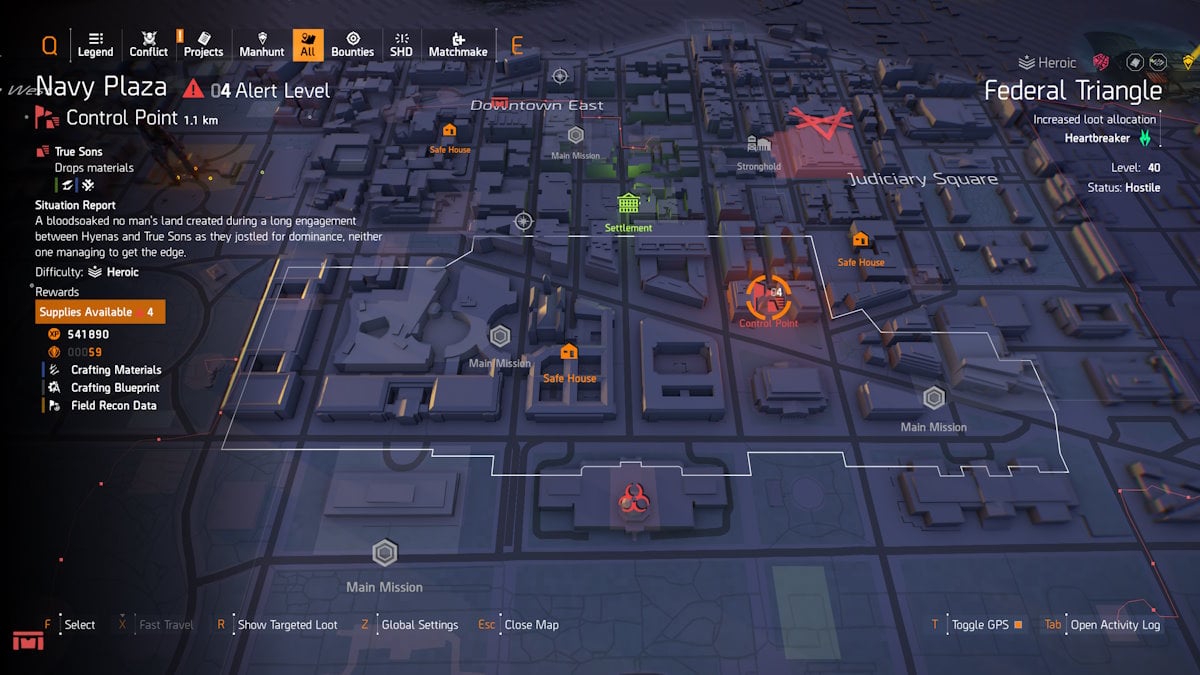The width and height of the screenshot is (1200, 675).
Task: Close the map with Close Map
Action: pos(531,625)
